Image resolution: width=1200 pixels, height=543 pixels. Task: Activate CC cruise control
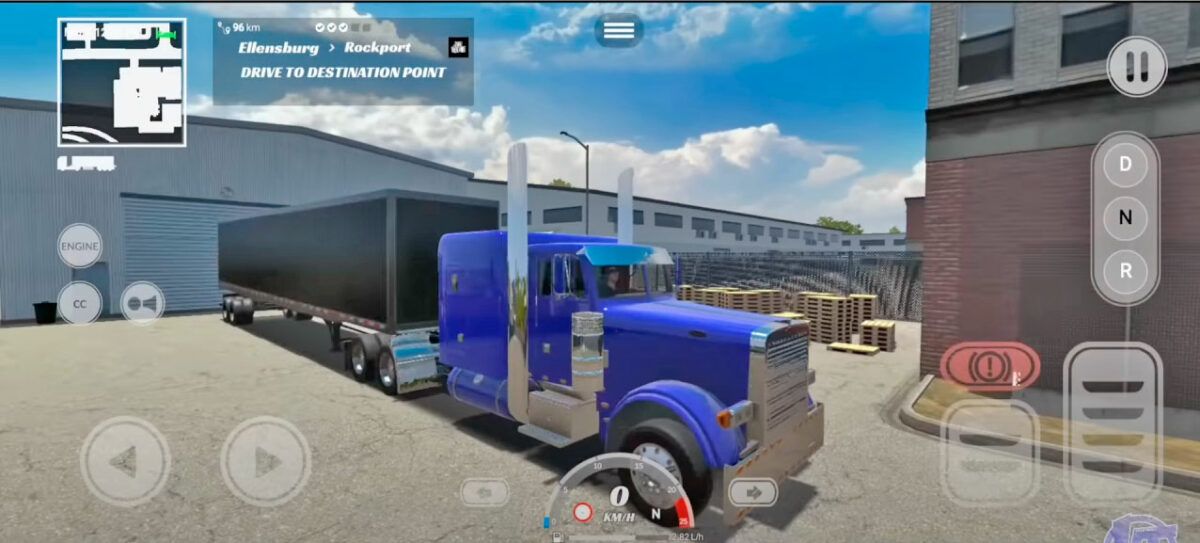pyautogui.click(x=79, y=302)
